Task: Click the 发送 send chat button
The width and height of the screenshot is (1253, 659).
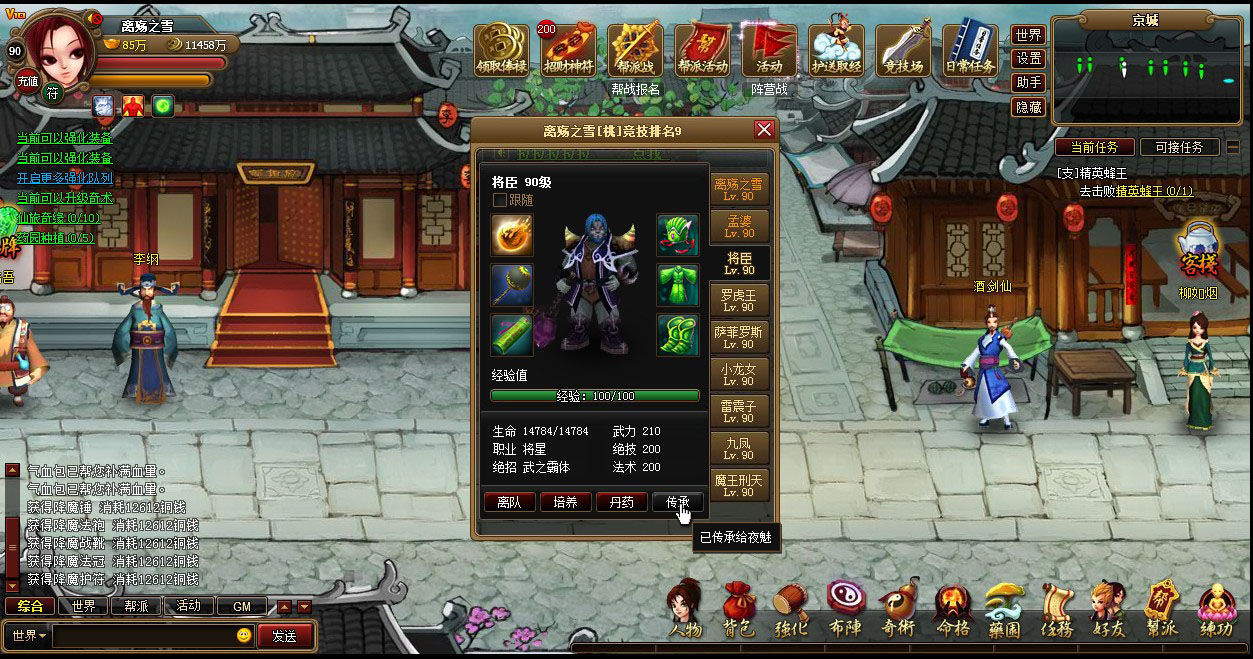Action: [284, 636]
